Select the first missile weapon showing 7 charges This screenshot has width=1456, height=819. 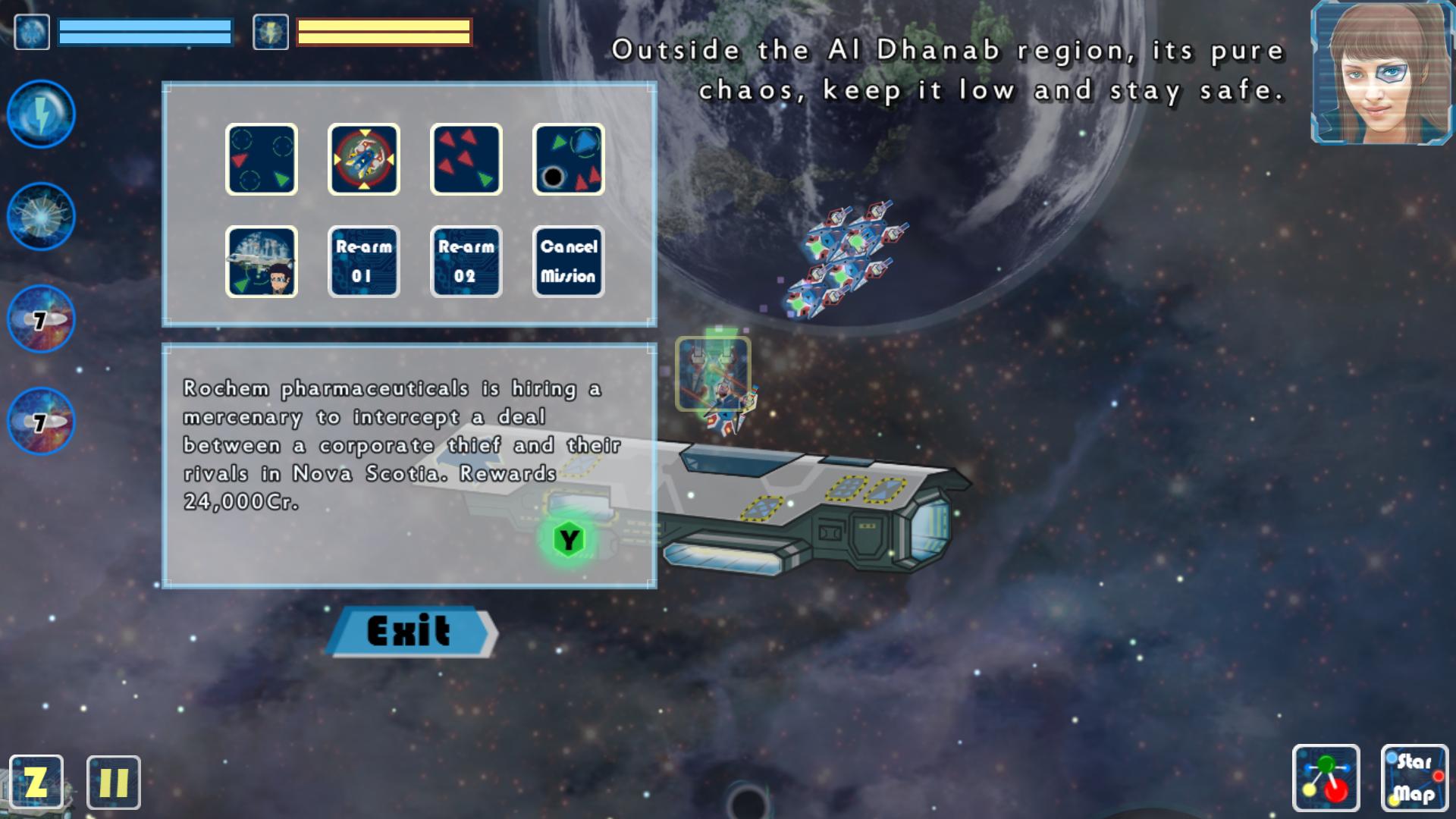point(39,318)
